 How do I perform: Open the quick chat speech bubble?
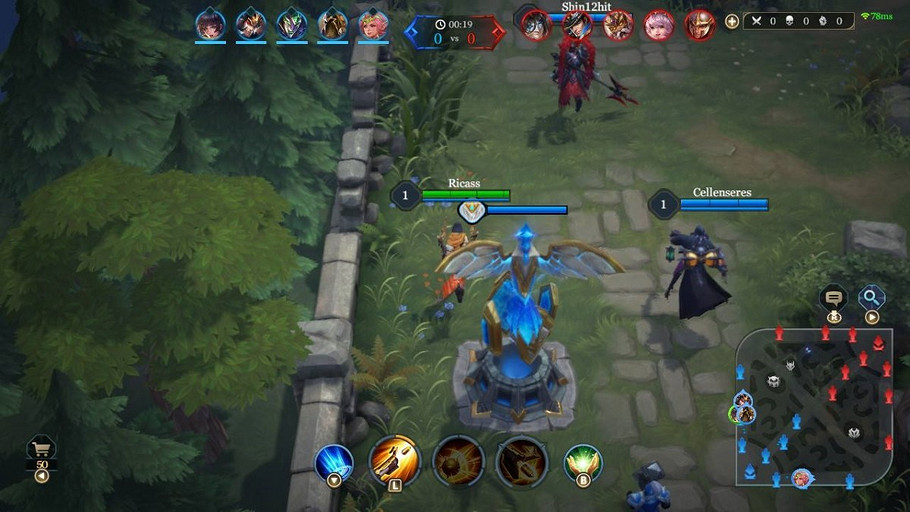(832, 297)
